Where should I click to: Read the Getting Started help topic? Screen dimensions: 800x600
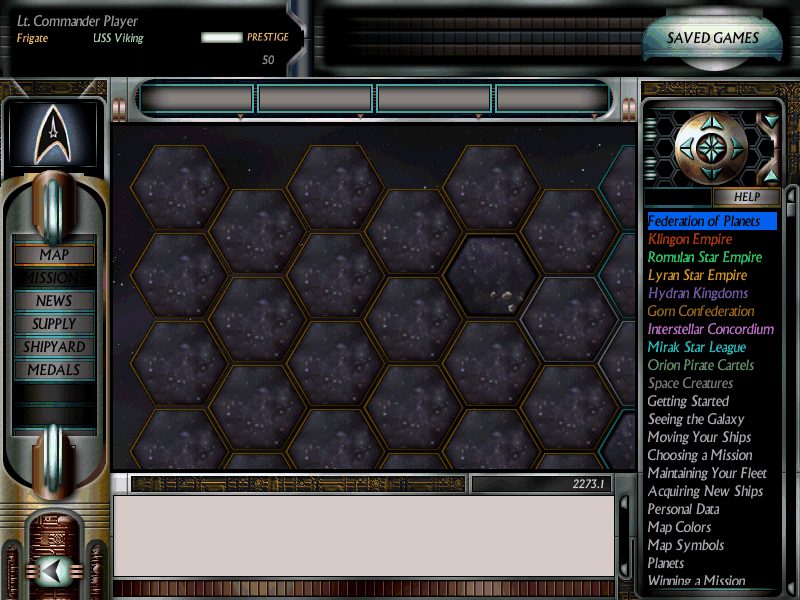688,401
